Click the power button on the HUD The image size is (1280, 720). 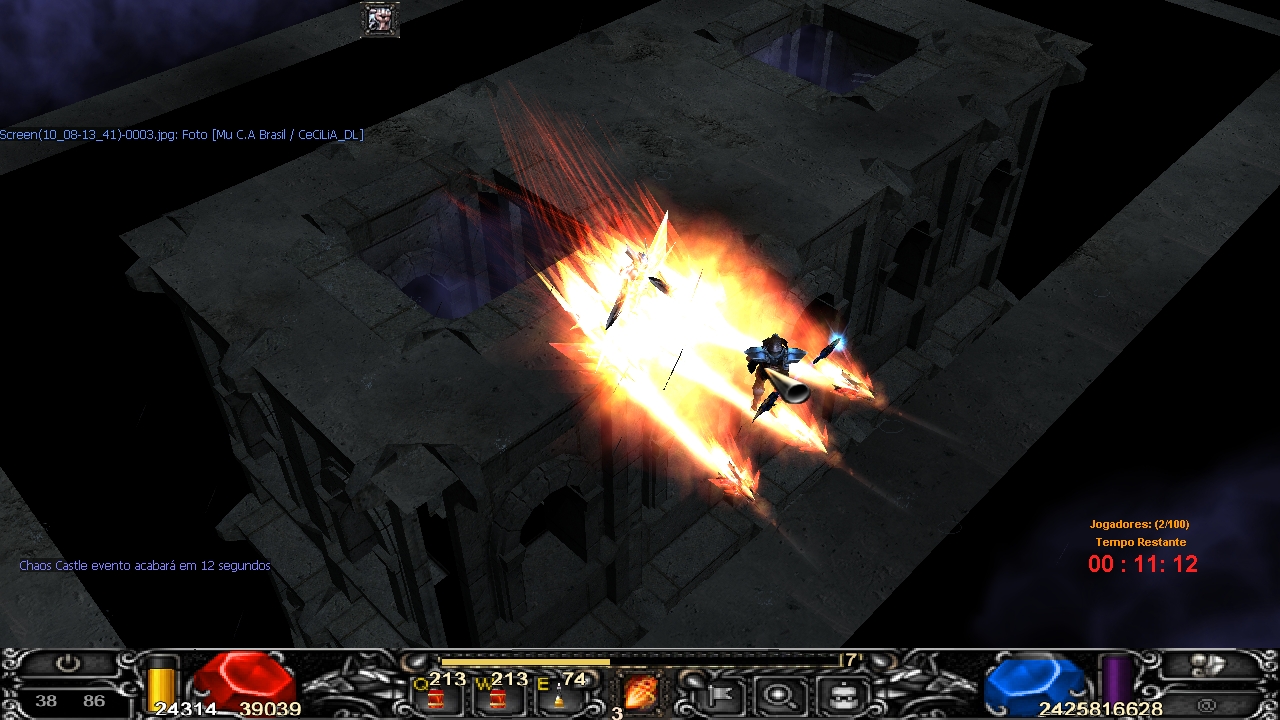coord(67,663)
